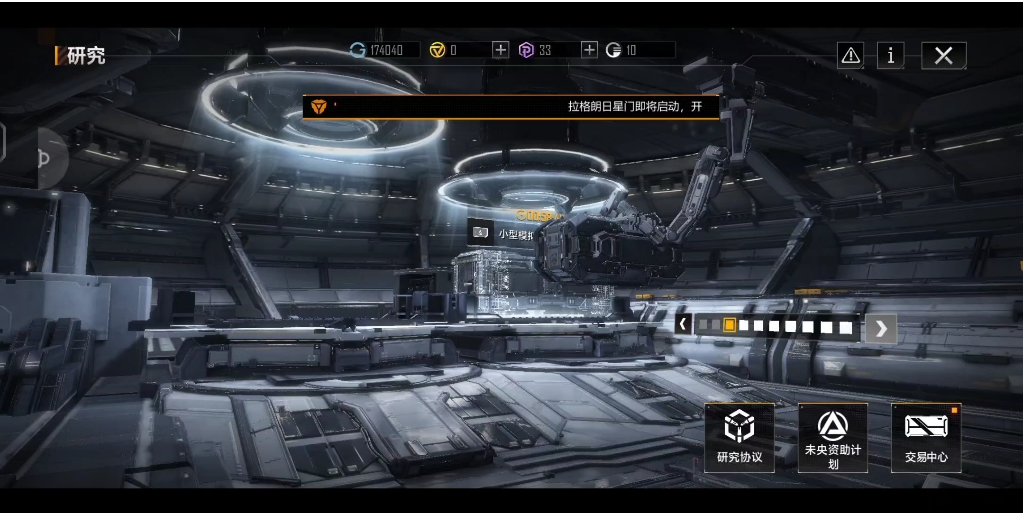The height and width of the screenshot is (513, 1024).
Task: Open the info (i) button
Action: coord(890,56)
